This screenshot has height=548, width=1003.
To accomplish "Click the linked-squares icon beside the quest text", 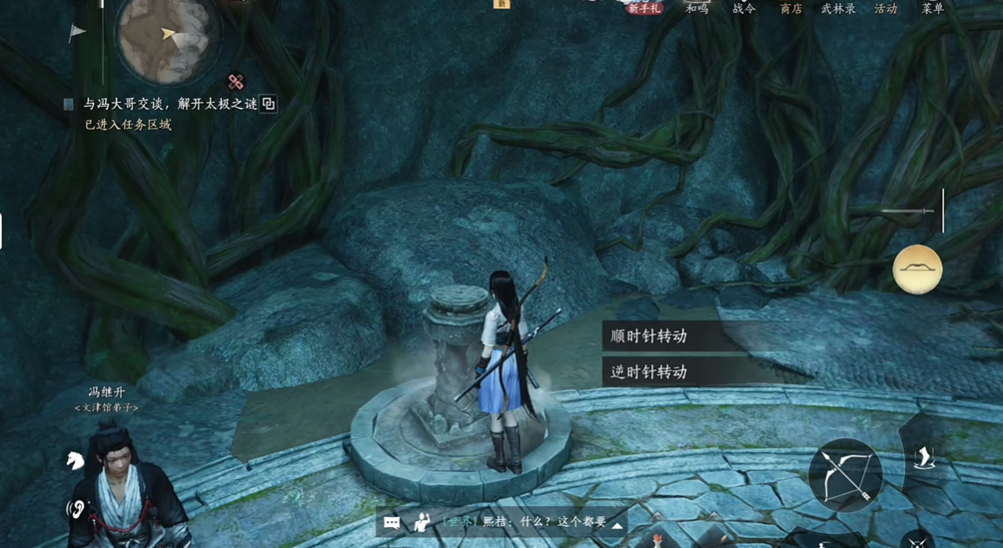I will tap(268, 104).
